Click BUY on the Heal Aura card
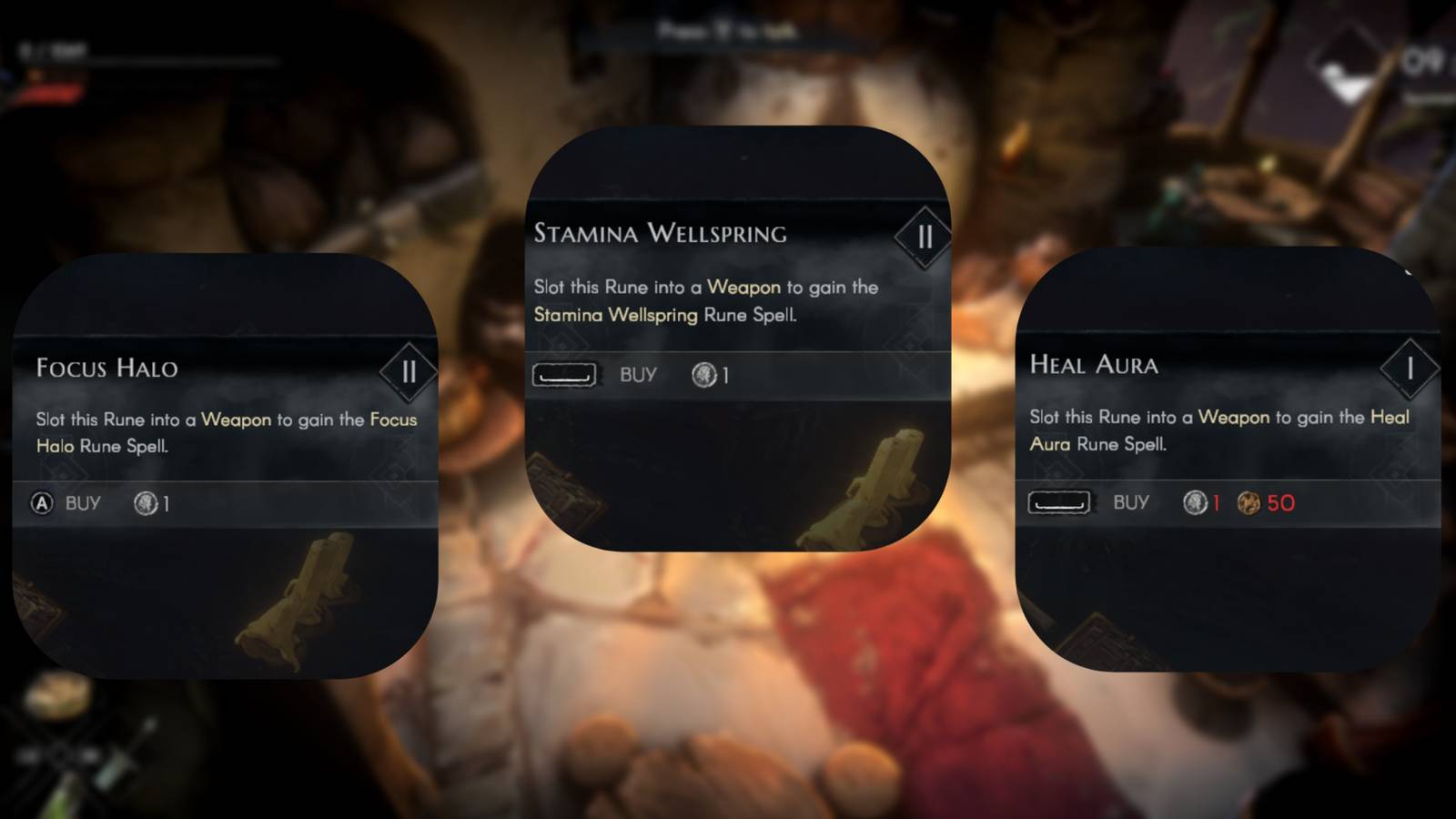Image resolution: width=1456 pixels, height=819 pixels. click(1131, 502)
